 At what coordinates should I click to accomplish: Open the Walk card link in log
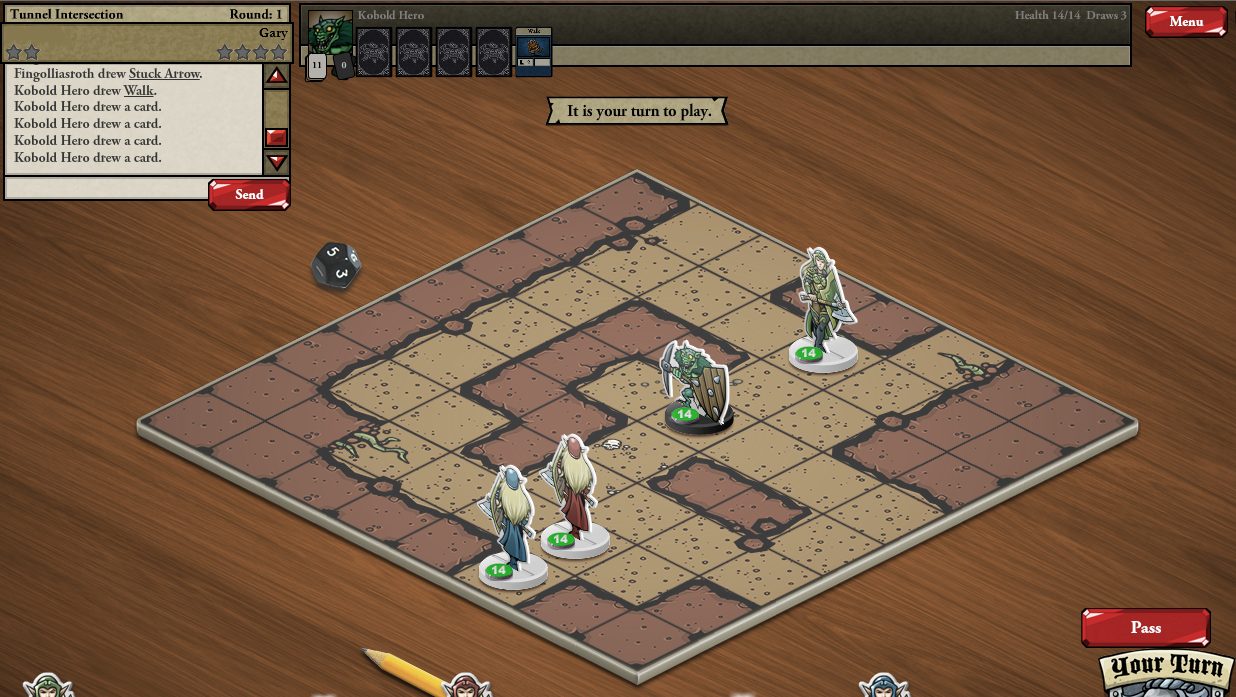click(x=140, y=91)
